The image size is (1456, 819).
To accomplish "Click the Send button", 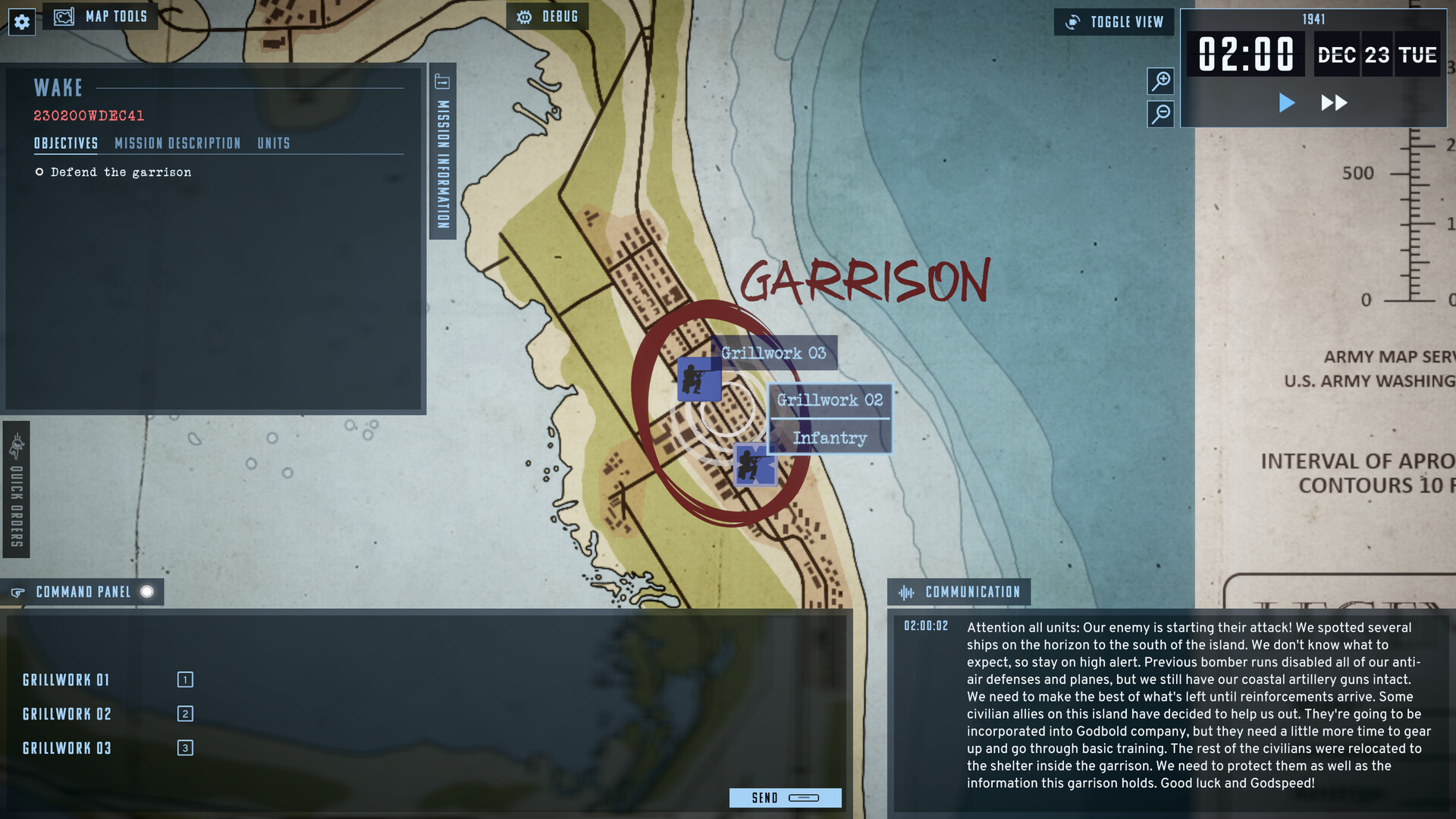I will 765,798.
